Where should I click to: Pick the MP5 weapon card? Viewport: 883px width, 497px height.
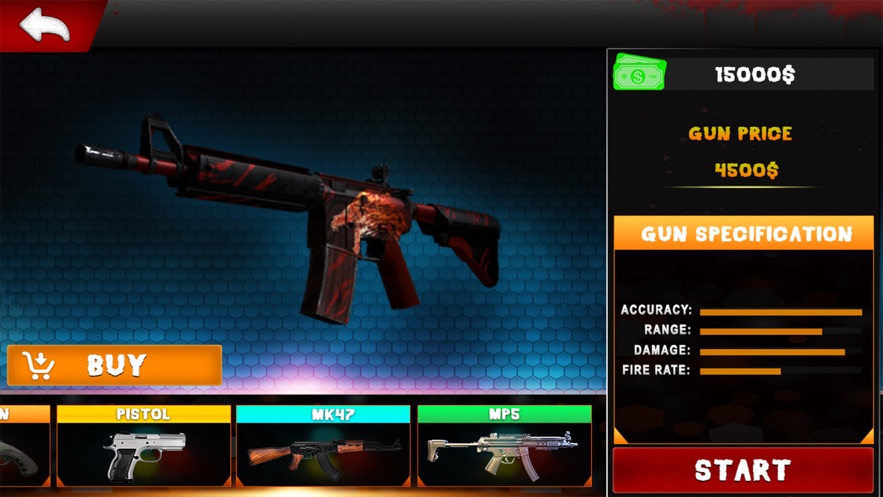click(504, 446)
